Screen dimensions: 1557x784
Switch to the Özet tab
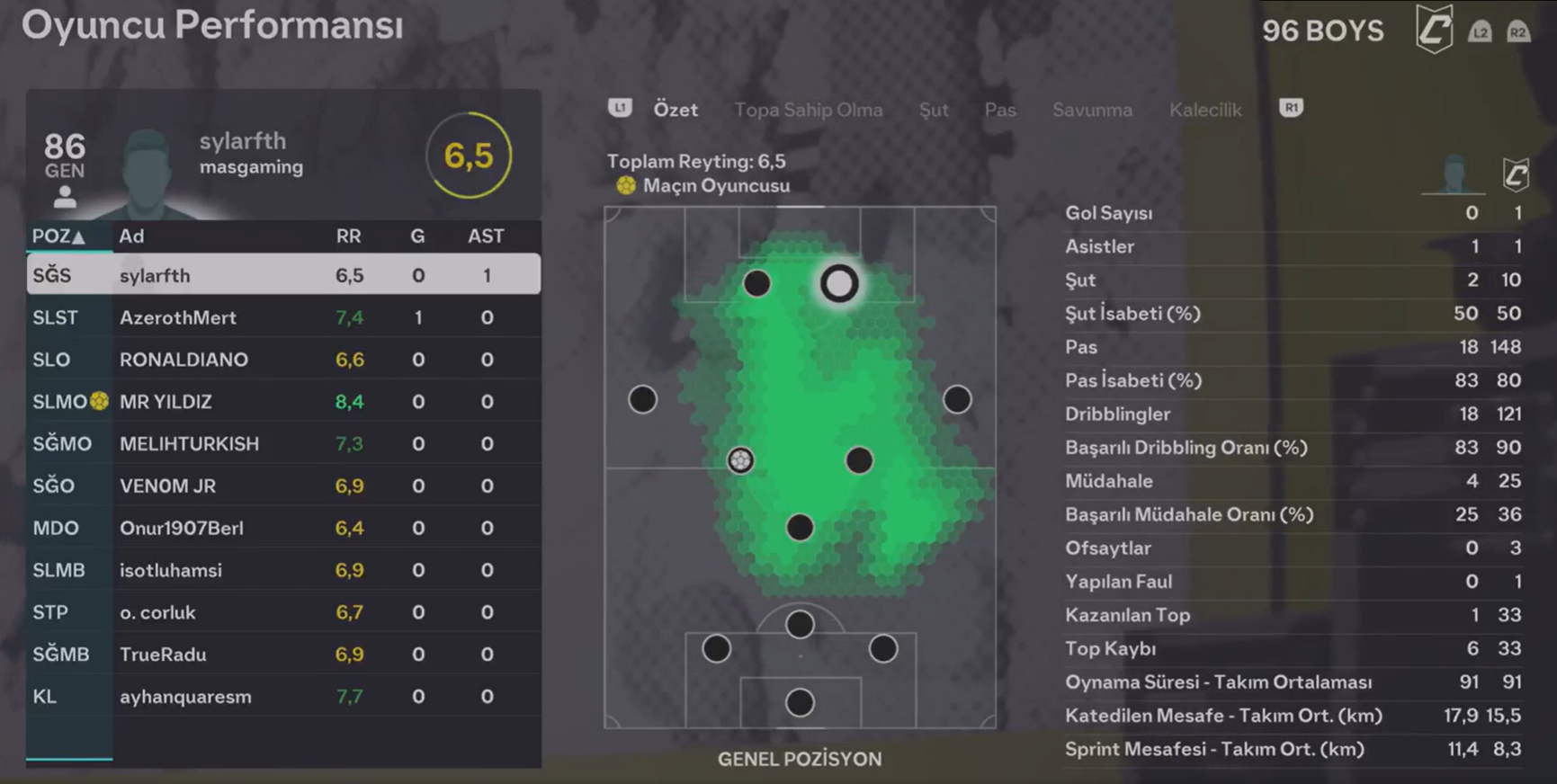pyautogui.click(x=675, y=110)
